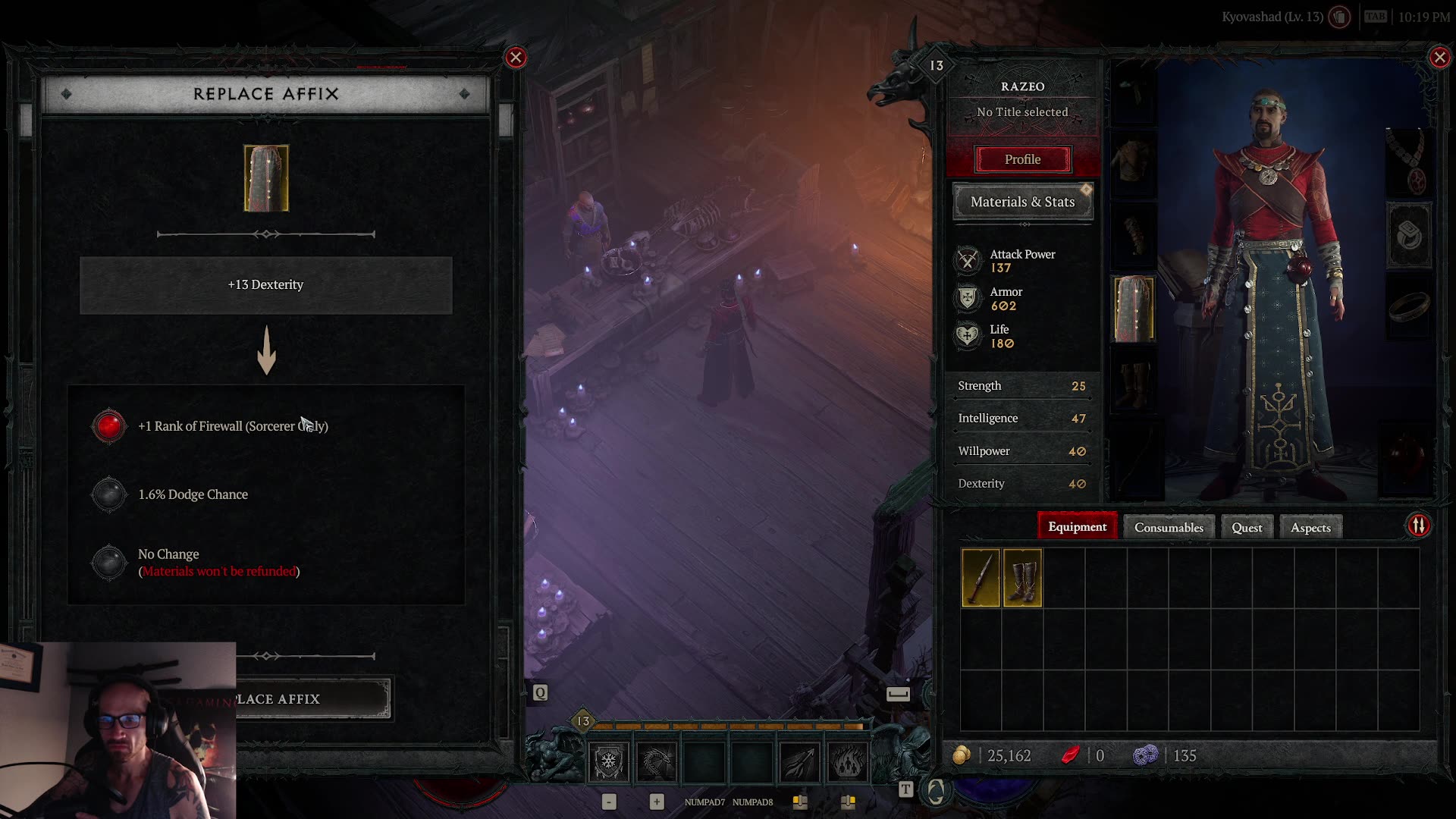The width and height of the screenshot is (1456, 819).
Task: Click the red Murmuring Obol gem icon
Action: (x=1070, y=755)
